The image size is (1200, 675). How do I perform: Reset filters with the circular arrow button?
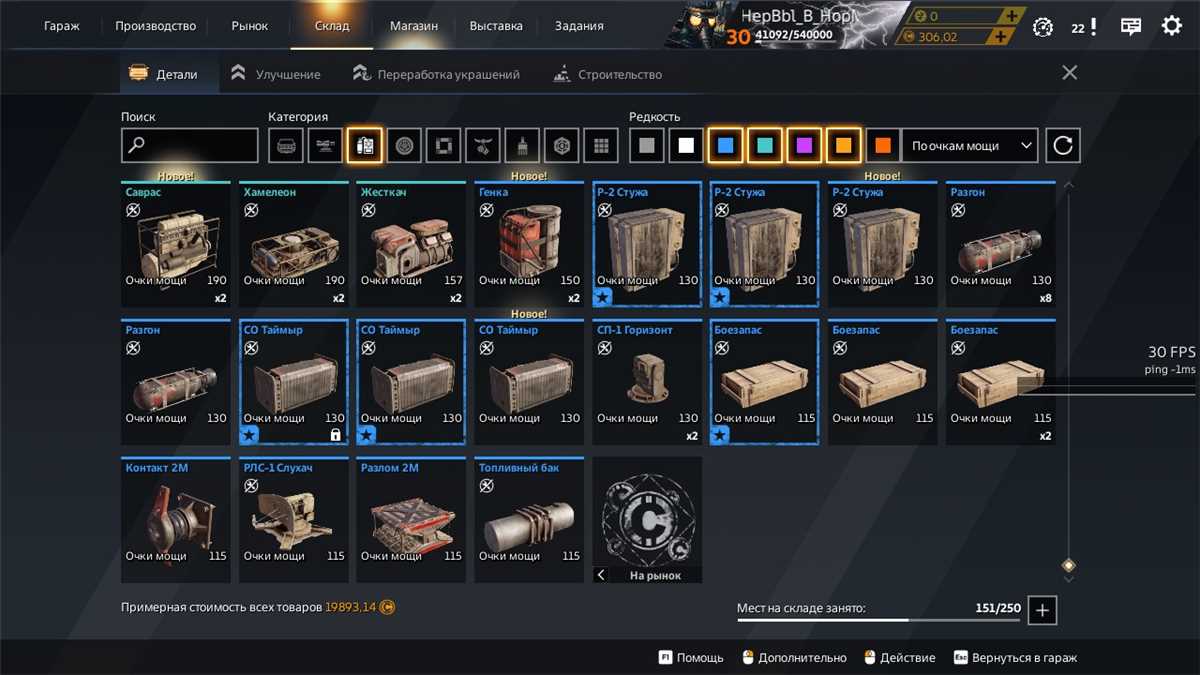tap(1063, 146)
